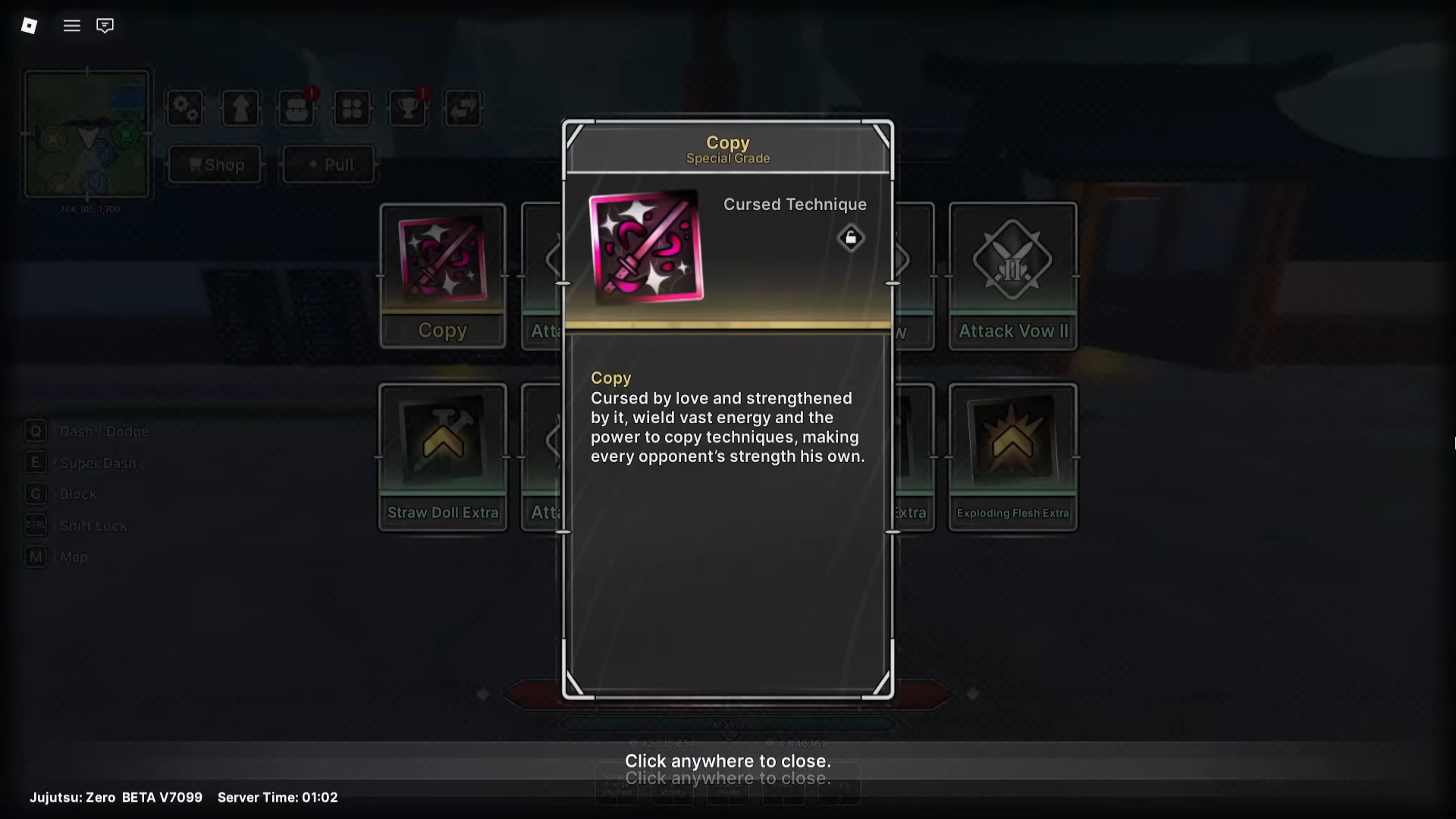Open the chest inventory icon
This screenshot has width=1456, height=819.
pyautogui.click(x=297, y=108)
